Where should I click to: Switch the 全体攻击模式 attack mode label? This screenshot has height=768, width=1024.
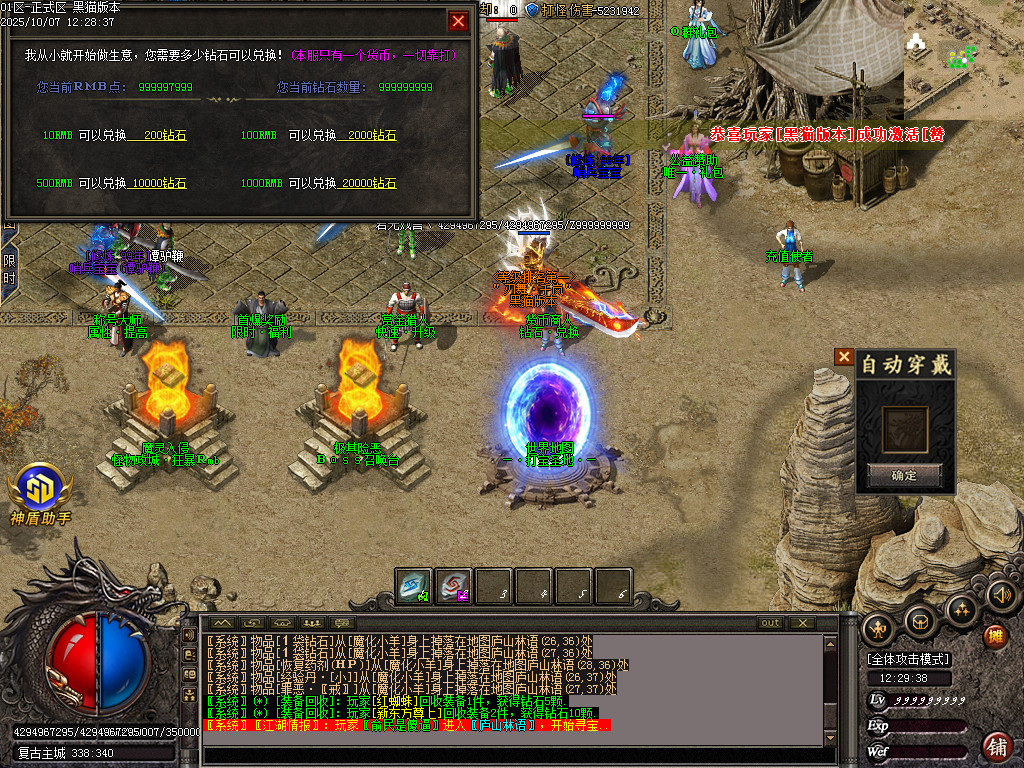[x=909, y=659]
